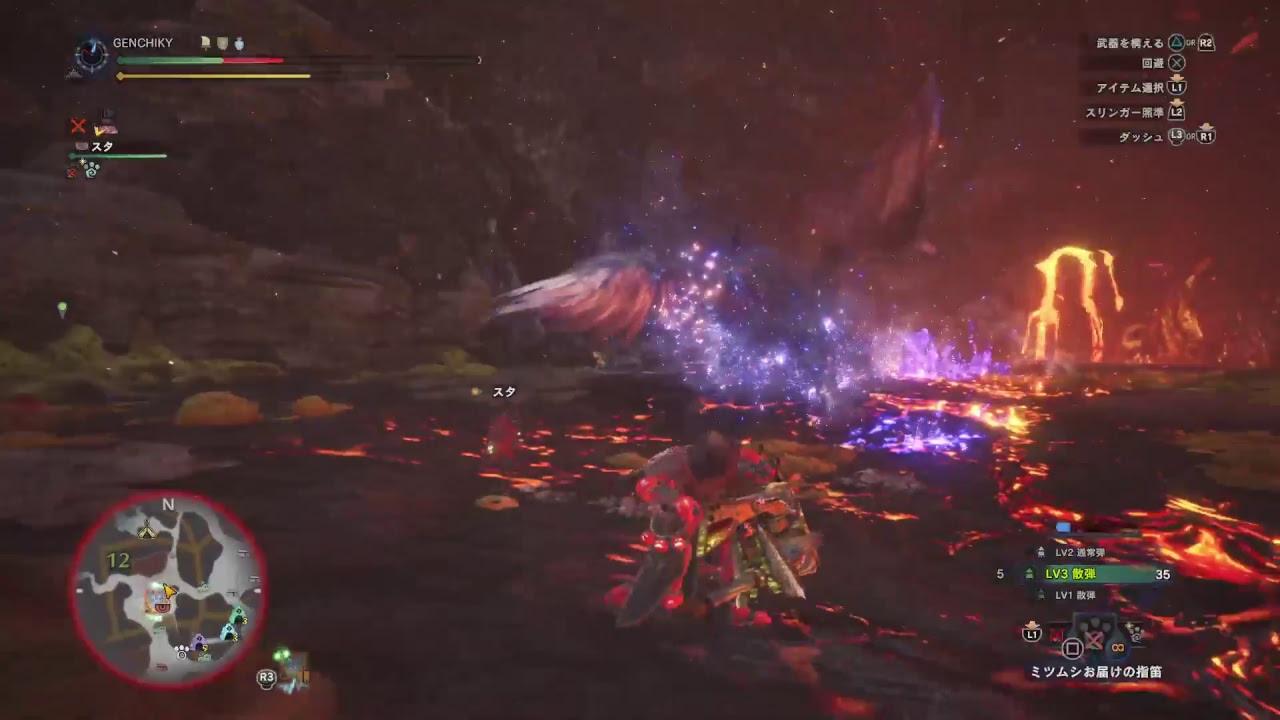Viewport: 1280px width, 720px height.
Task: Click the ミツムシお届けの指笛 item label
Action: coord(1096,671)
